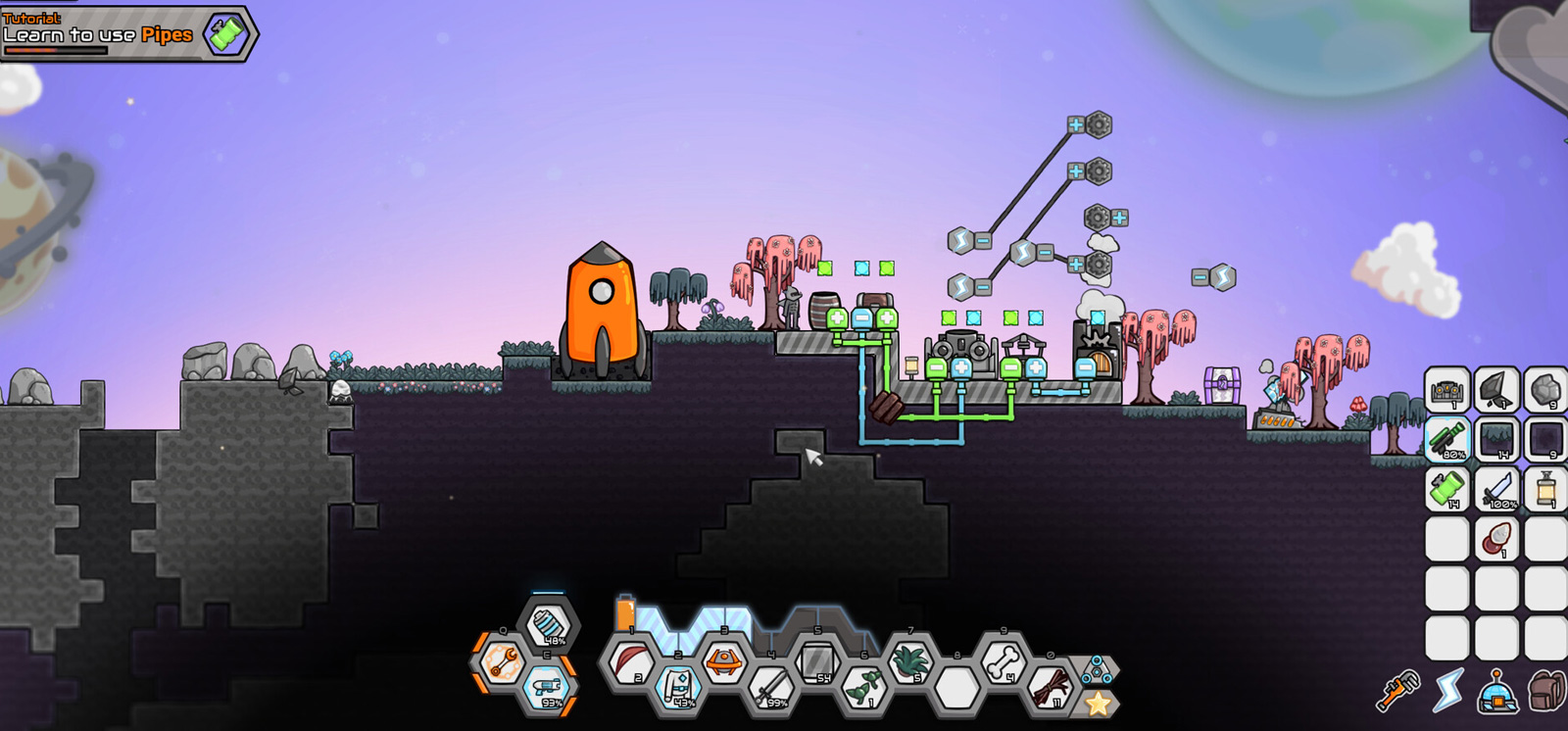The image size is (1568, 731).
Task: Click the three blue nodes hotbar button
Action: pos(1097,670)
